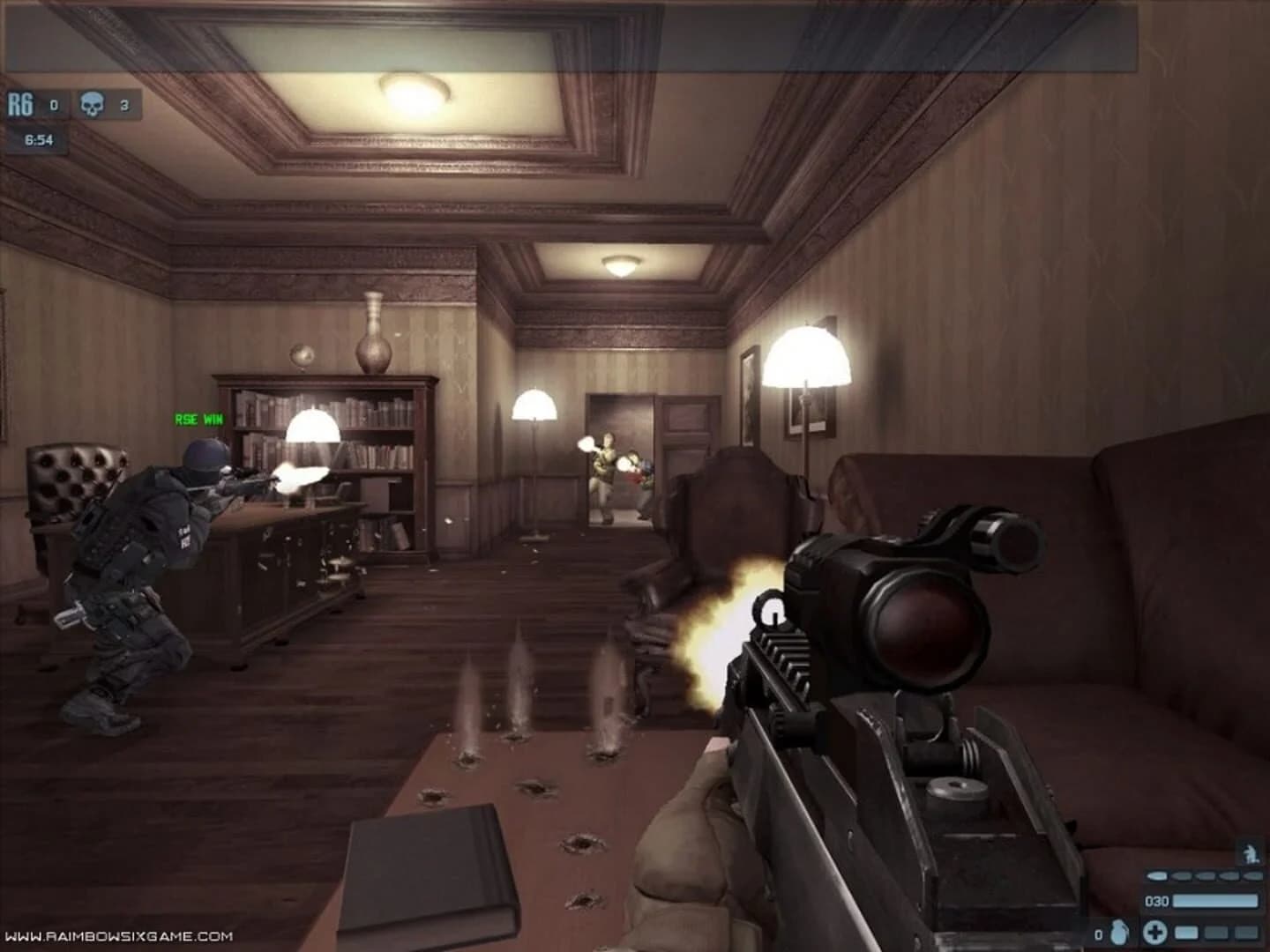Click the white health bar
Screen dimensions: 1270x952
pyautogui.click(x=1217, y=901)
